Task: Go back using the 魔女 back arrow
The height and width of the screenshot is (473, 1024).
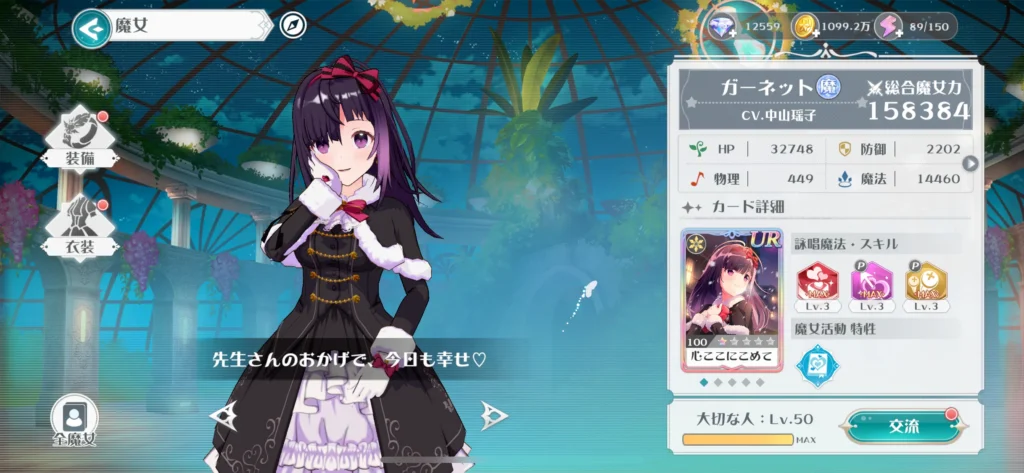Action: [92, 27]
